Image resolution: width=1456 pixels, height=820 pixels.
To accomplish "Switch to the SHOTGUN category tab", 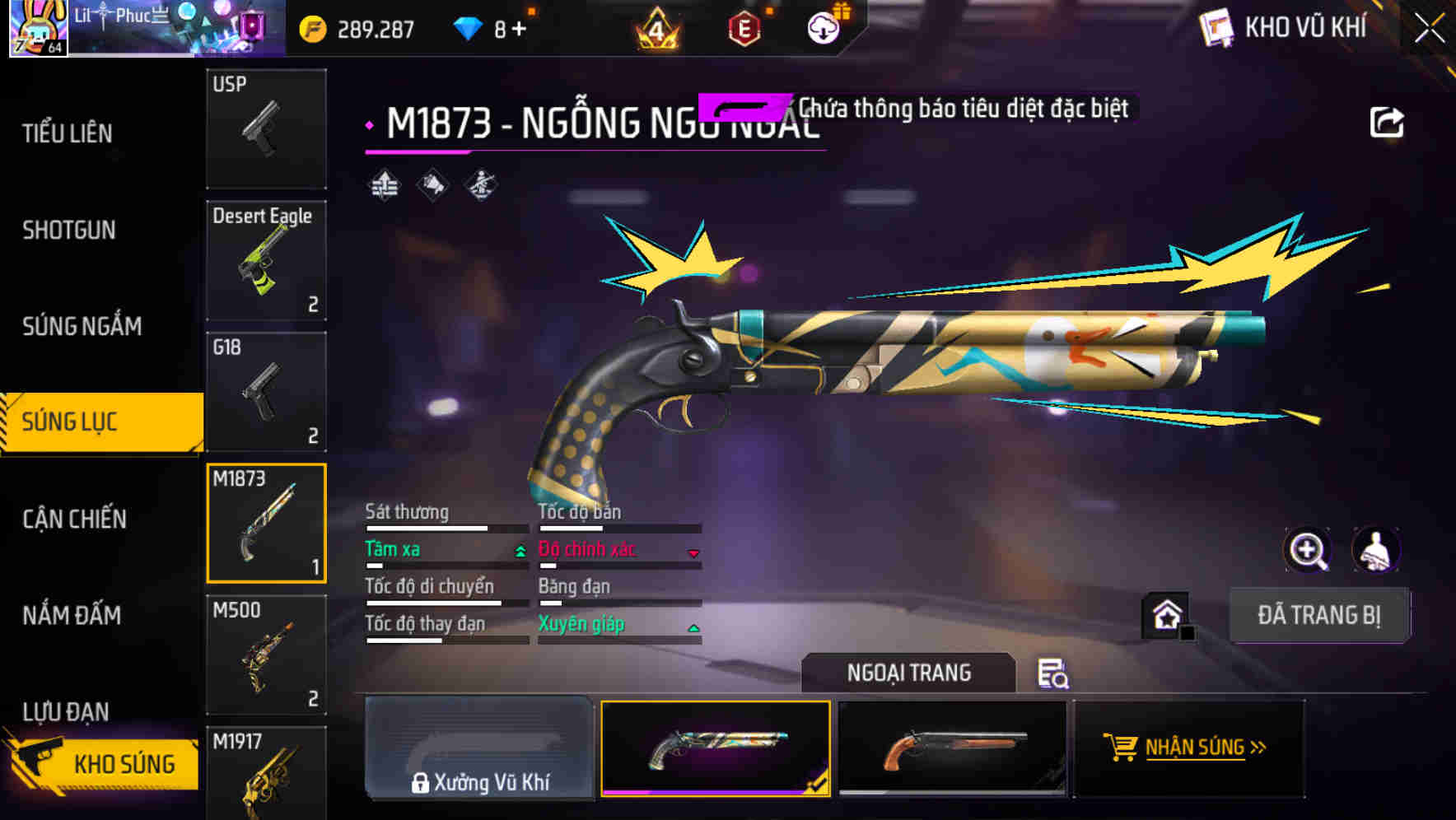I will click(69, 231).
